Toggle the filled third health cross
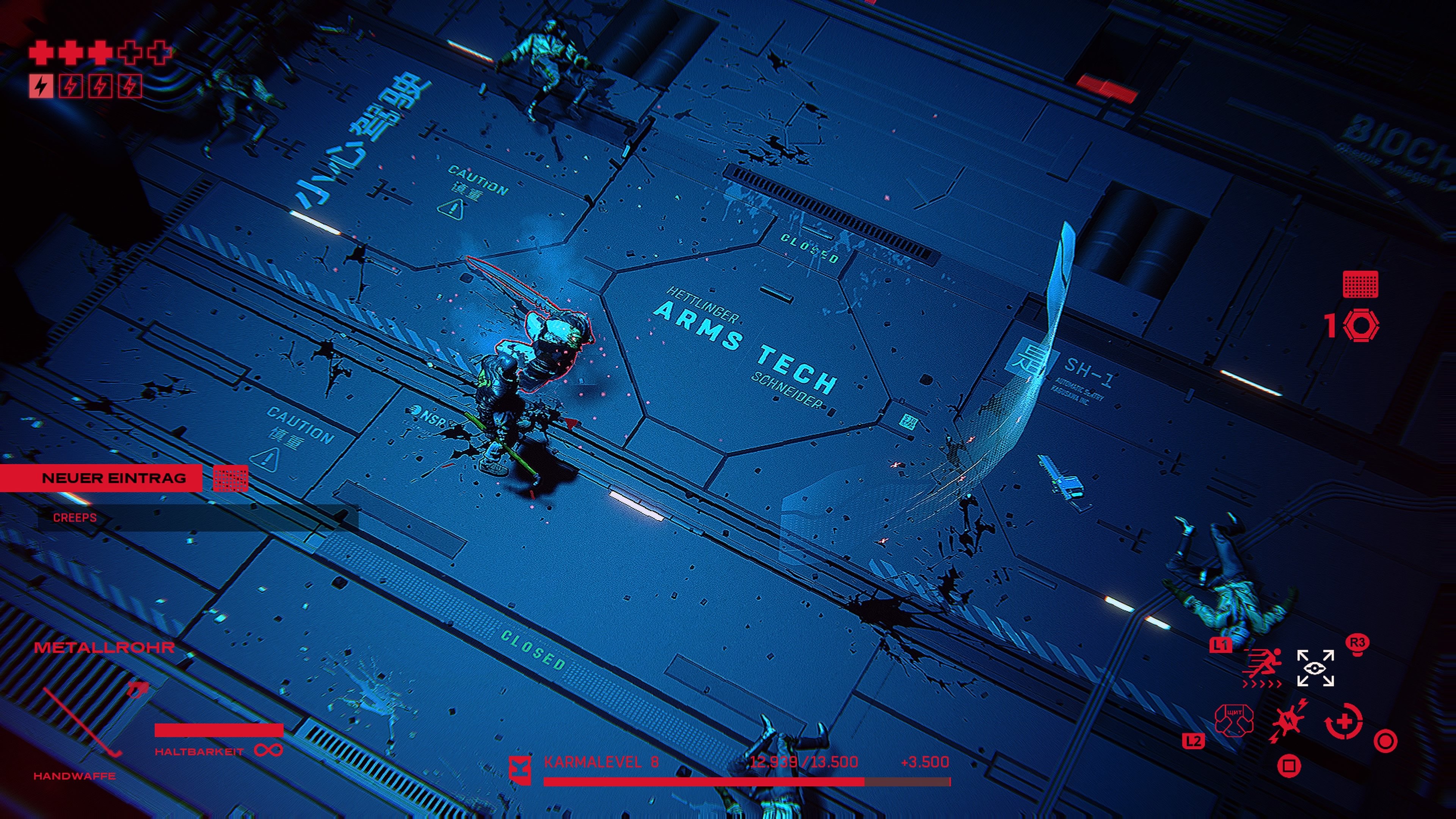Screen dimensions: 1456x819 point(100,54)
